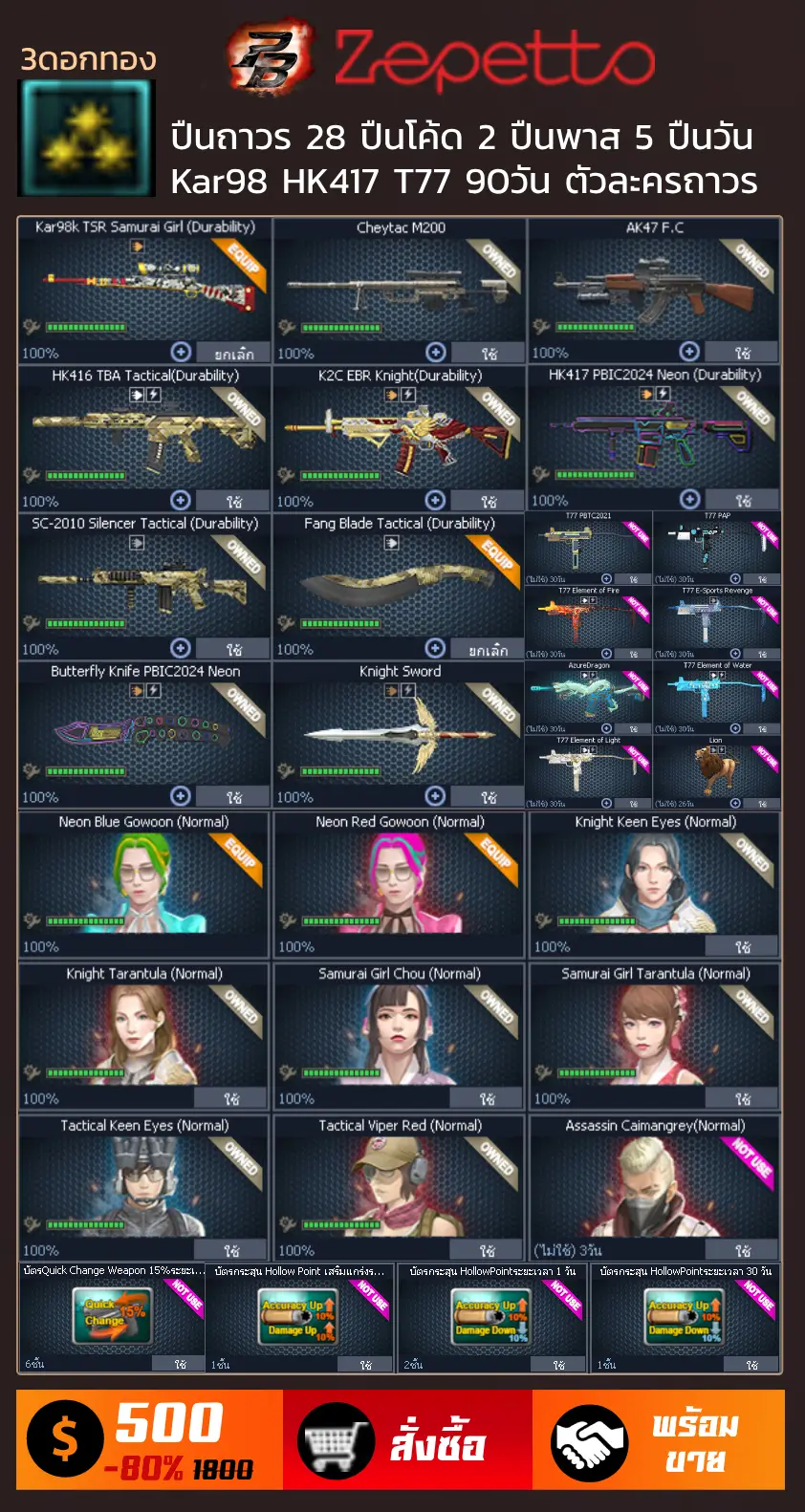The image size is (805, 1512).
Task: Pick the Lion item card
Action: (716, 770)
